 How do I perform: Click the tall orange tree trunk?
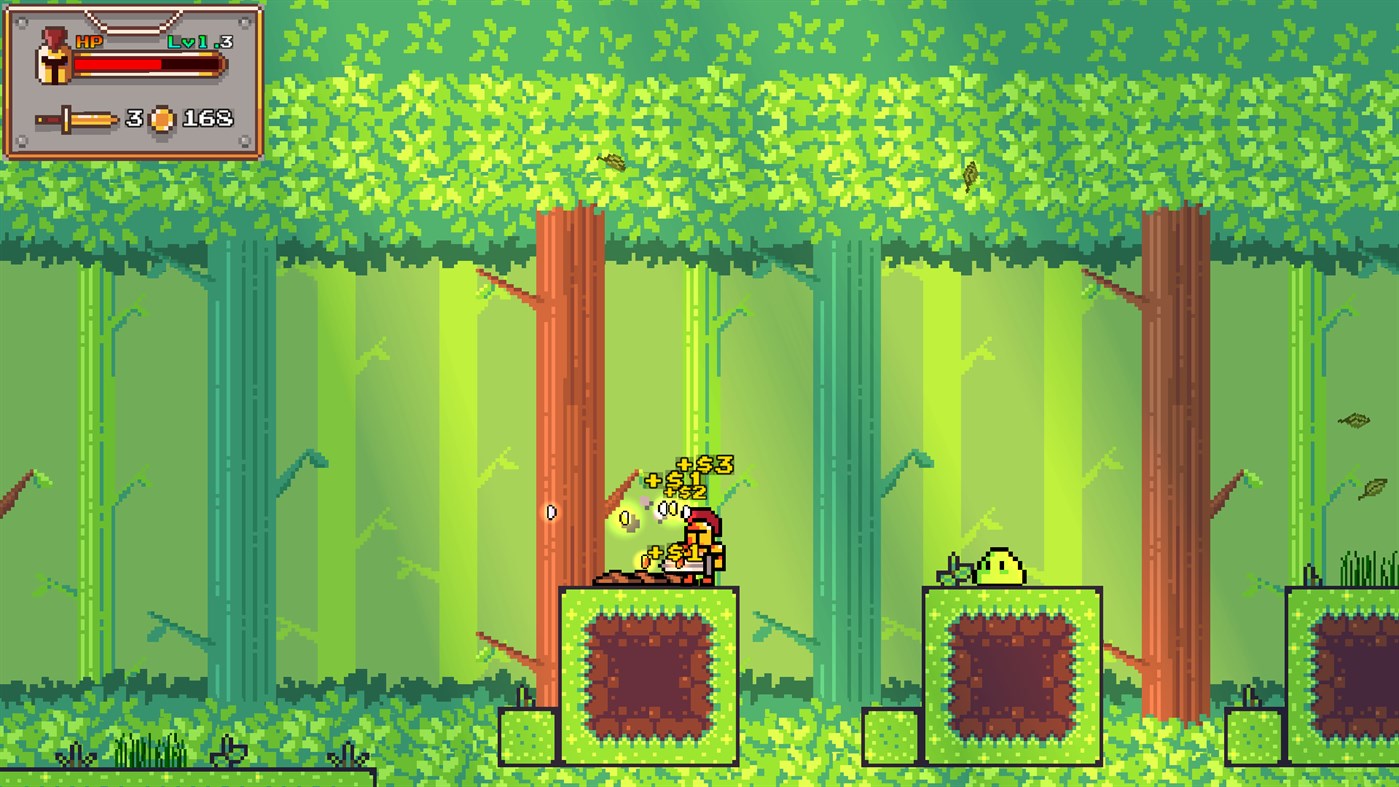pyautogui.click(x=565, y=400)
